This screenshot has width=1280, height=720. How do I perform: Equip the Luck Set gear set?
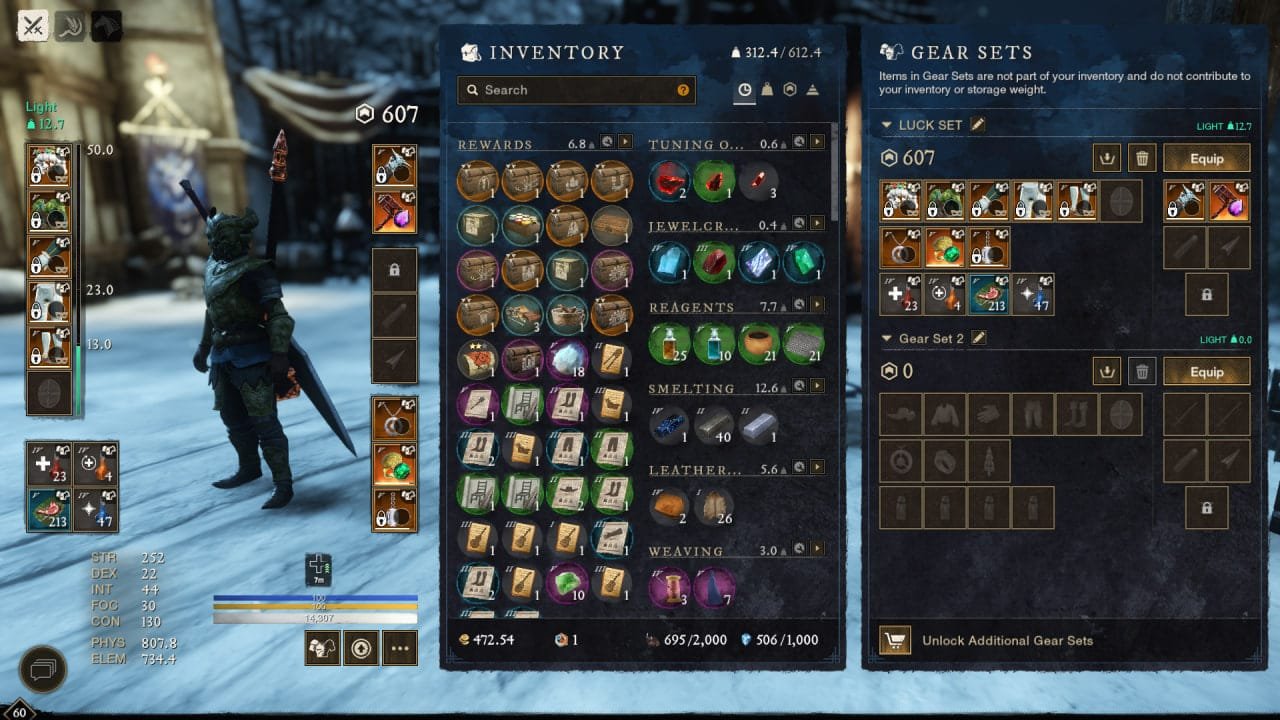tap(1206, 158)
